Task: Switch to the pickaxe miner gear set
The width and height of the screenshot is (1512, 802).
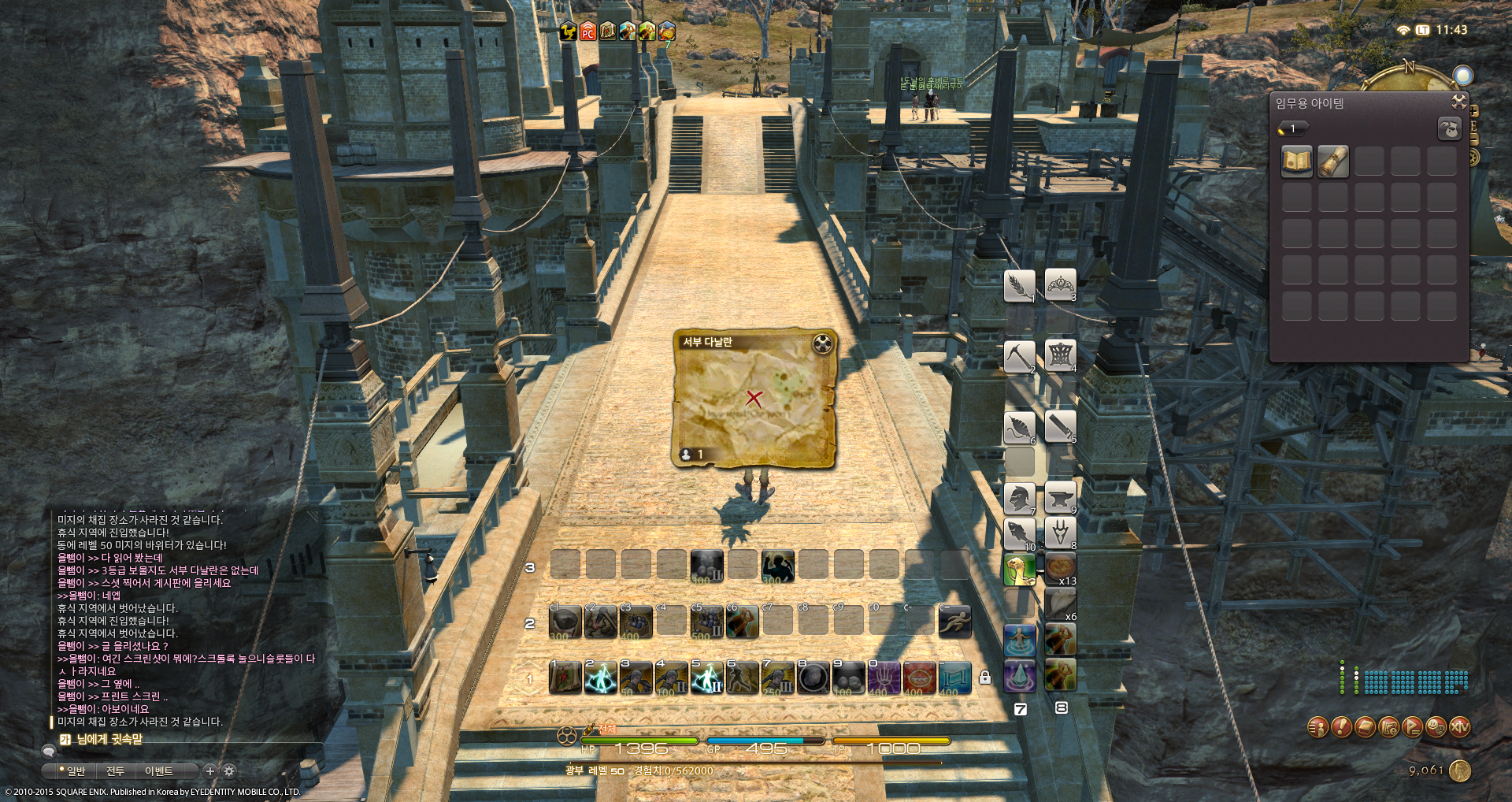Action: (x=1019, y=357)
